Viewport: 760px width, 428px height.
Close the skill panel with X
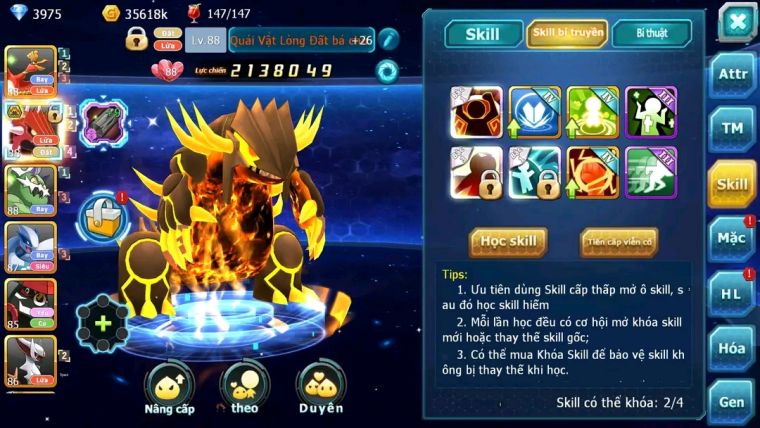(736, 22)
